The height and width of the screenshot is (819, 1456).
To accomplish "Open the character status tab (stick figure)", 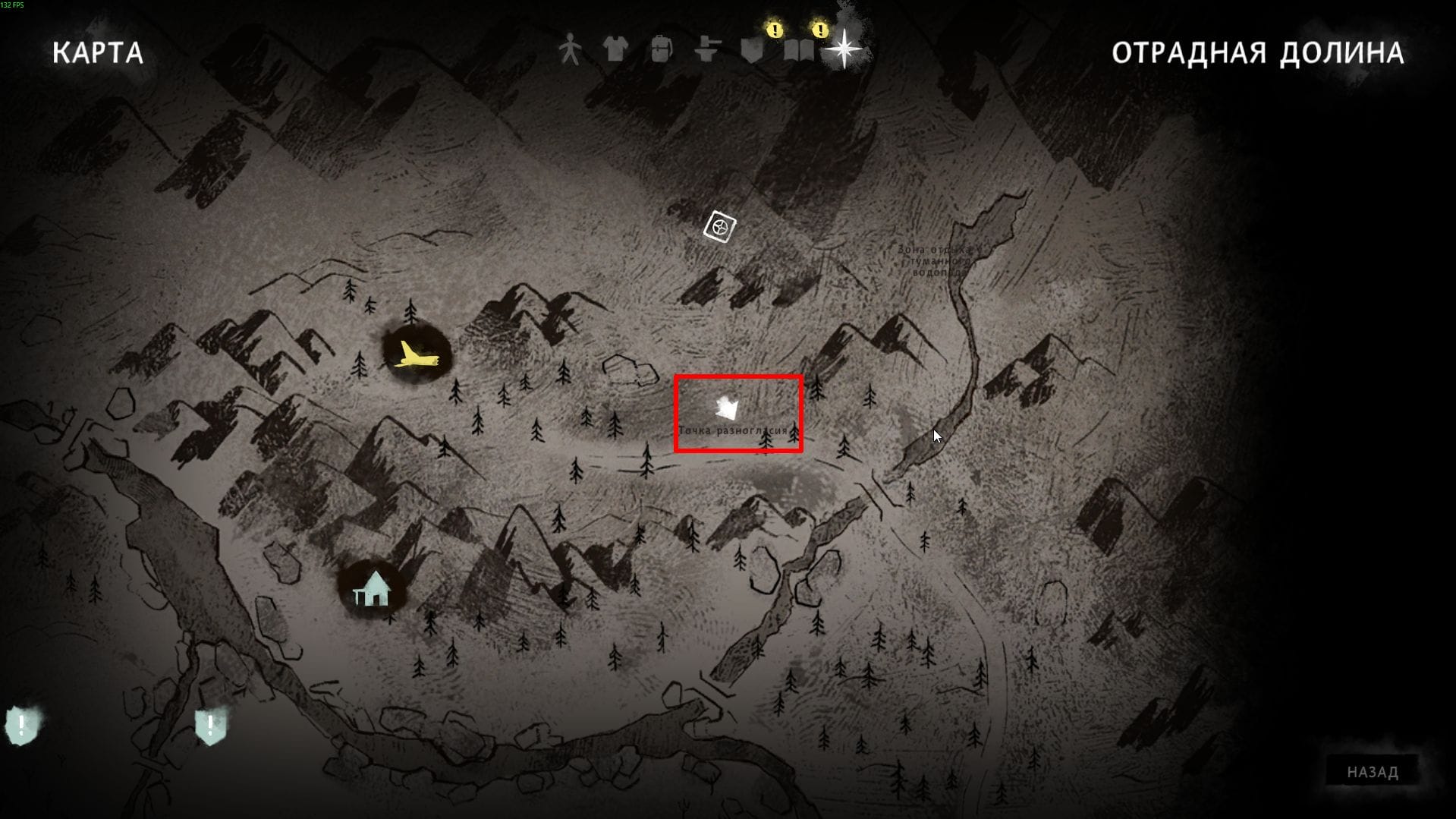I will pos(570,50).
